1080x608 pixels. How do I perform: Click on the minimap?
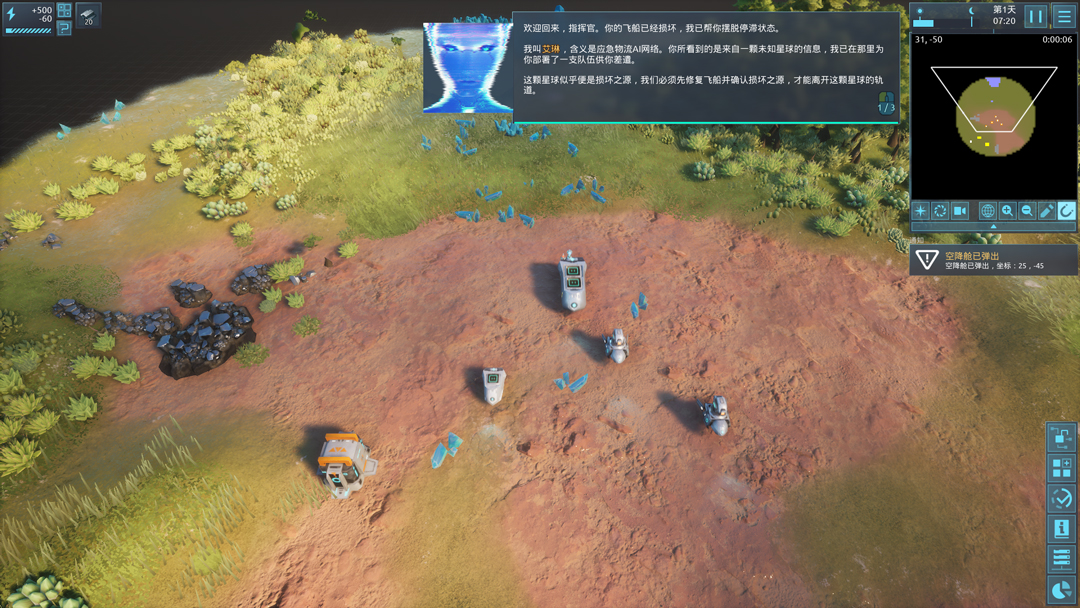pos(993,115)
